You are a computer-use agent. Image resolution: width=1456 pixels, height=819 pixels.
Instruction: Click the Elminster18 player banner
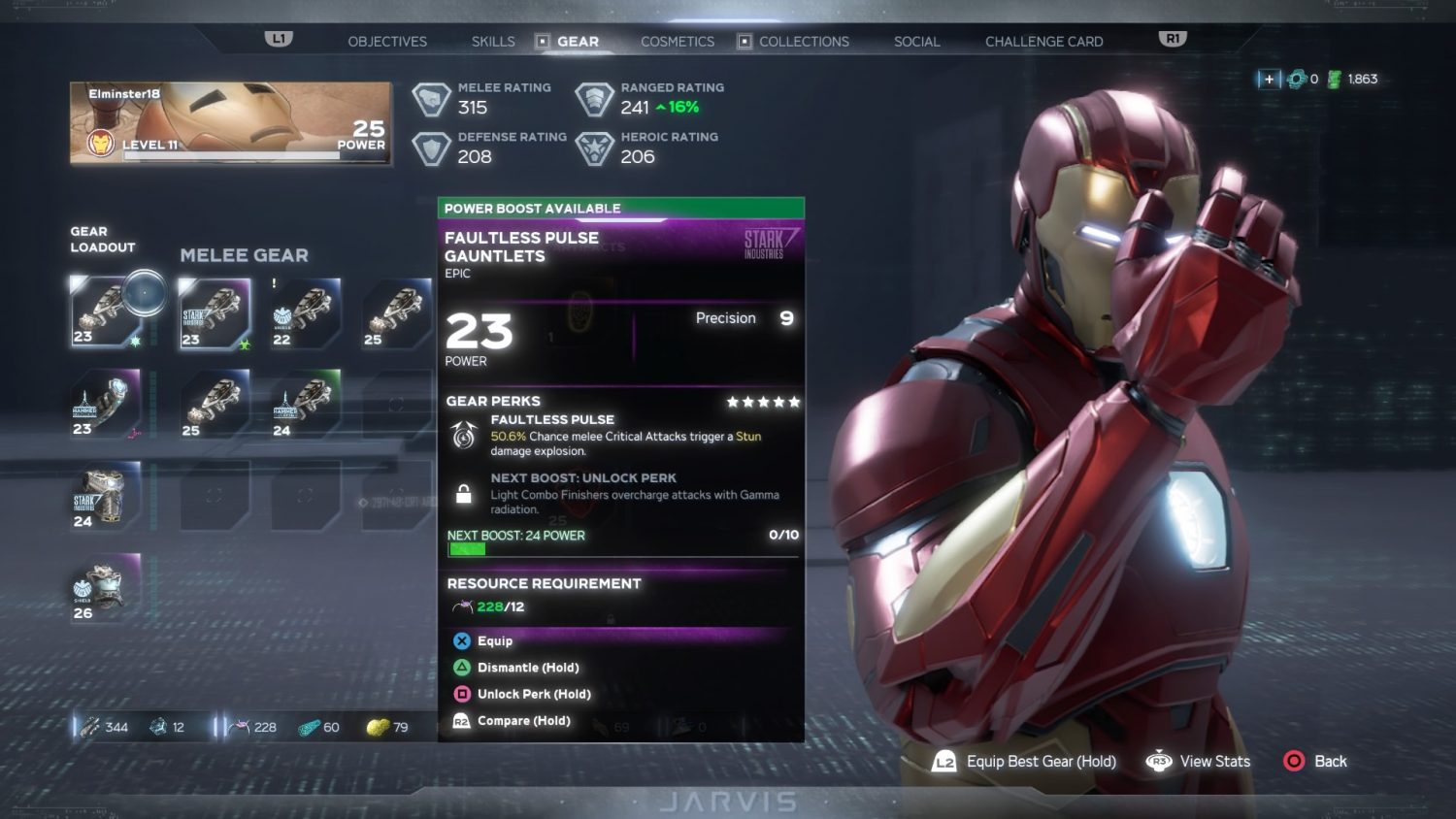pyautogui.click(x=231, y=123)
